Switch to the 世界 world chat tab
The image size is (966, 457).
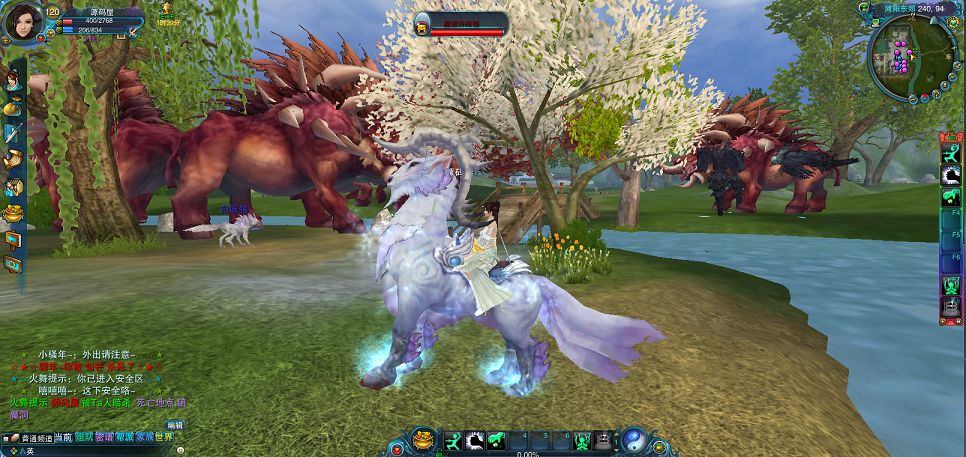(x=167, y=438)
